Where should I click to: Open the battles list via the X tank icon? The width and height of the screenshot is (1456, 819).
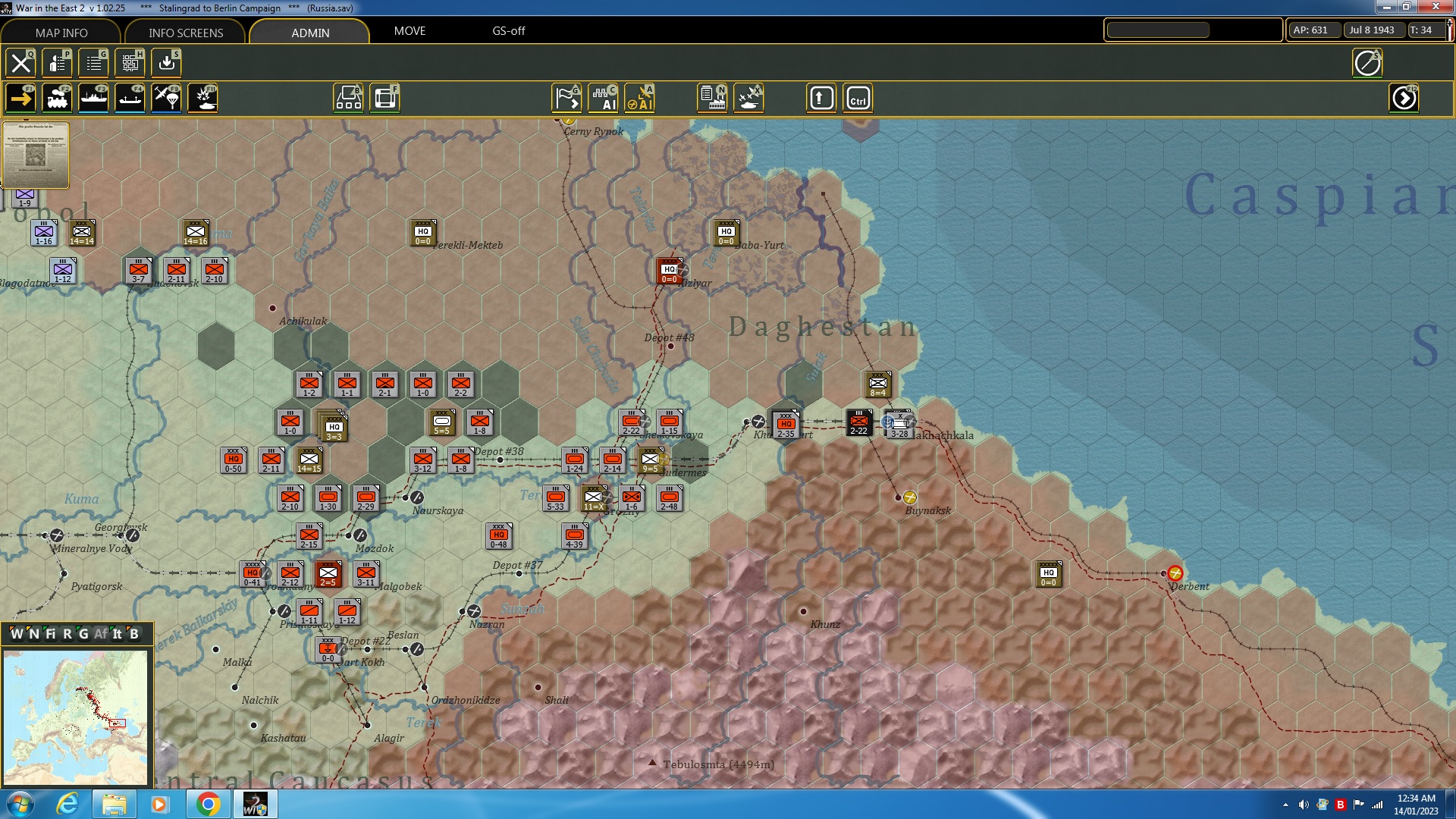point(748,97)
